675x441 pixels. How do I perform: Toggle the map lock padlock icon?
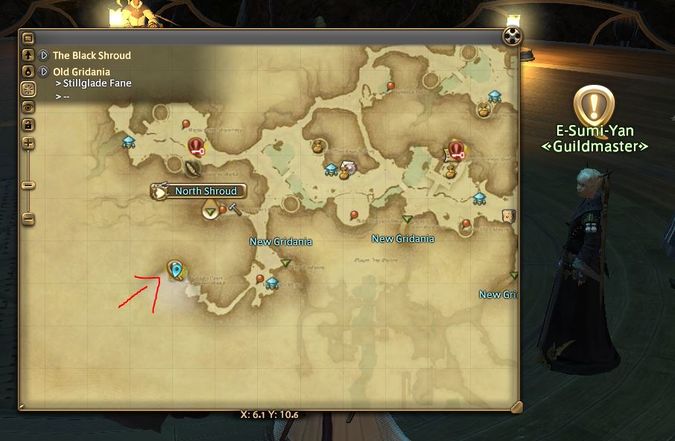pos(28,123)
